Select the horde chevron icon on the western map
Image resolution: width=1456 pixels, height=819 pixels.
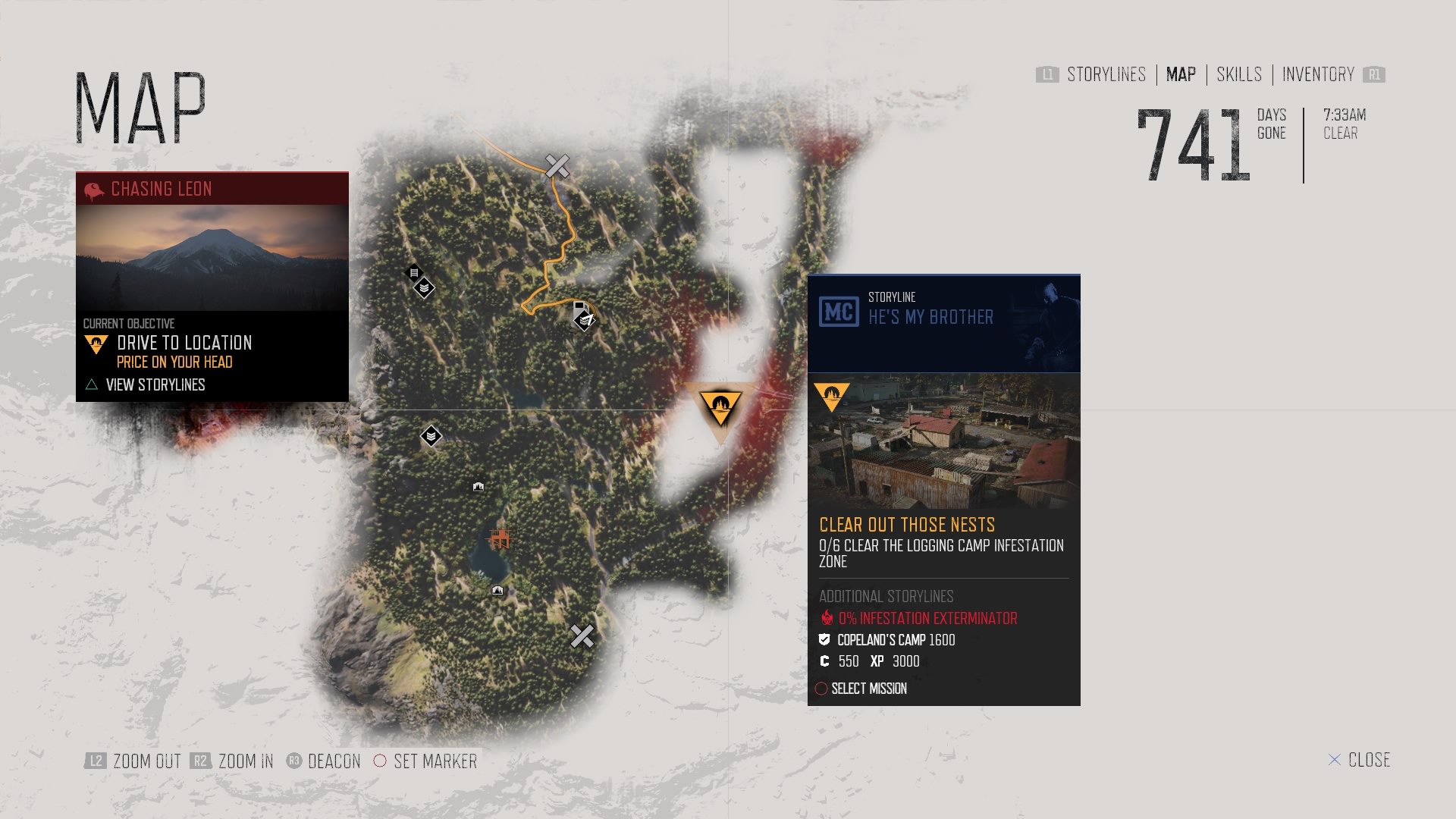[x=431, y=436]
